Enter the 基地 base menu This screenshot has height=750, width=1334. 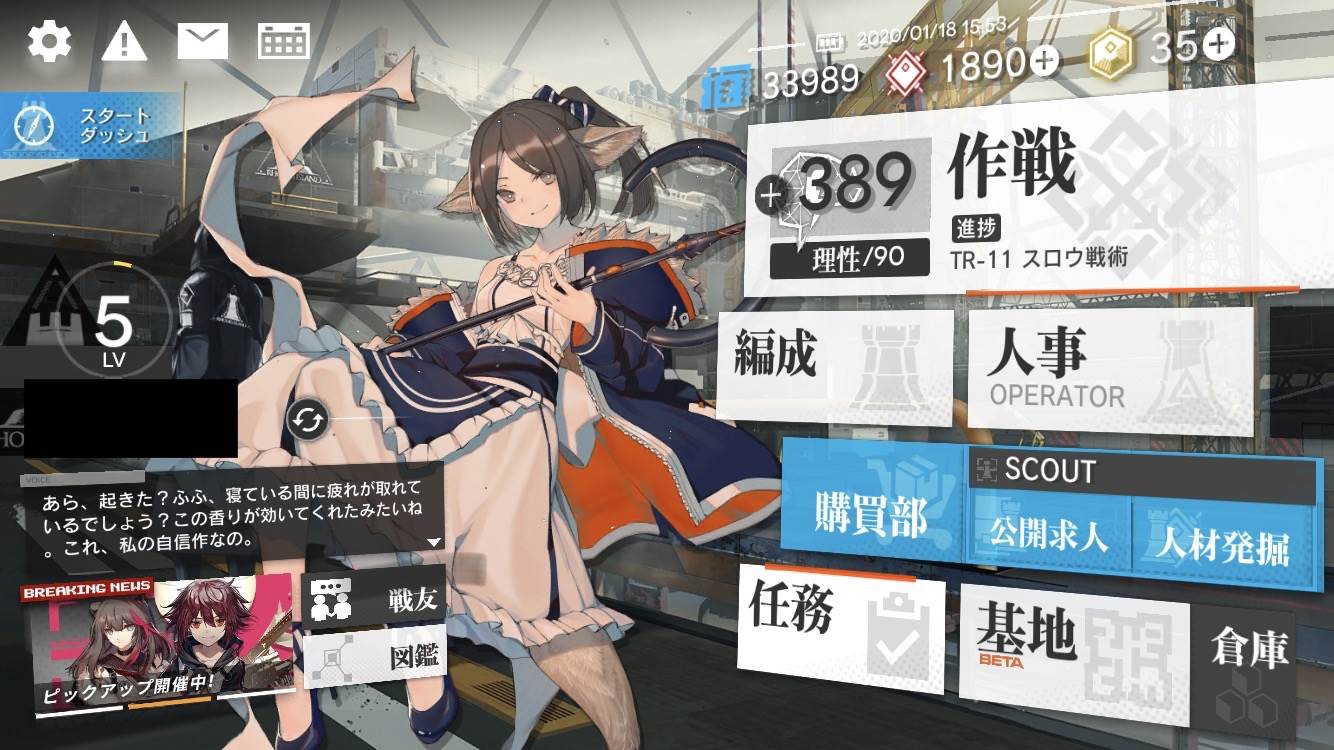point(1072,641)
